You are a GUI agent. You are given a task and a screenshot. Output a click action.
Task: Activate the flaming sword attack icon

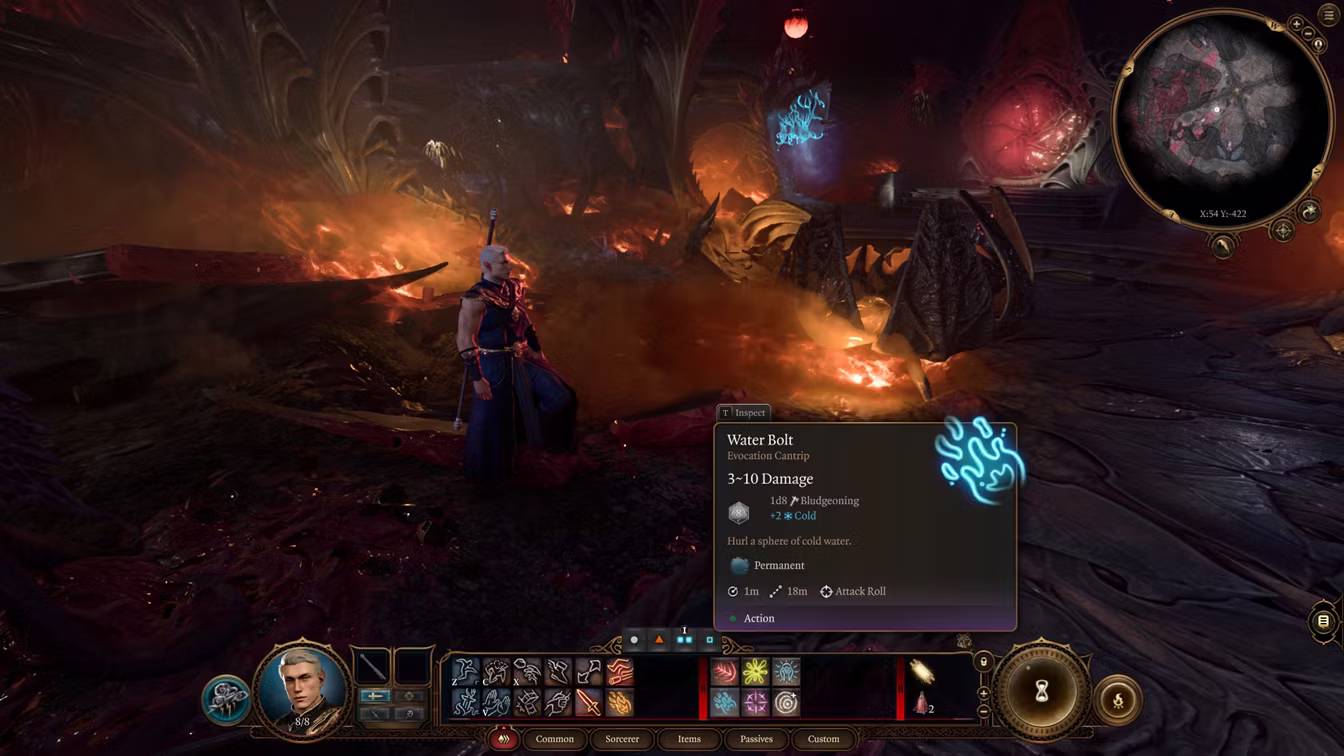[588, 703]
